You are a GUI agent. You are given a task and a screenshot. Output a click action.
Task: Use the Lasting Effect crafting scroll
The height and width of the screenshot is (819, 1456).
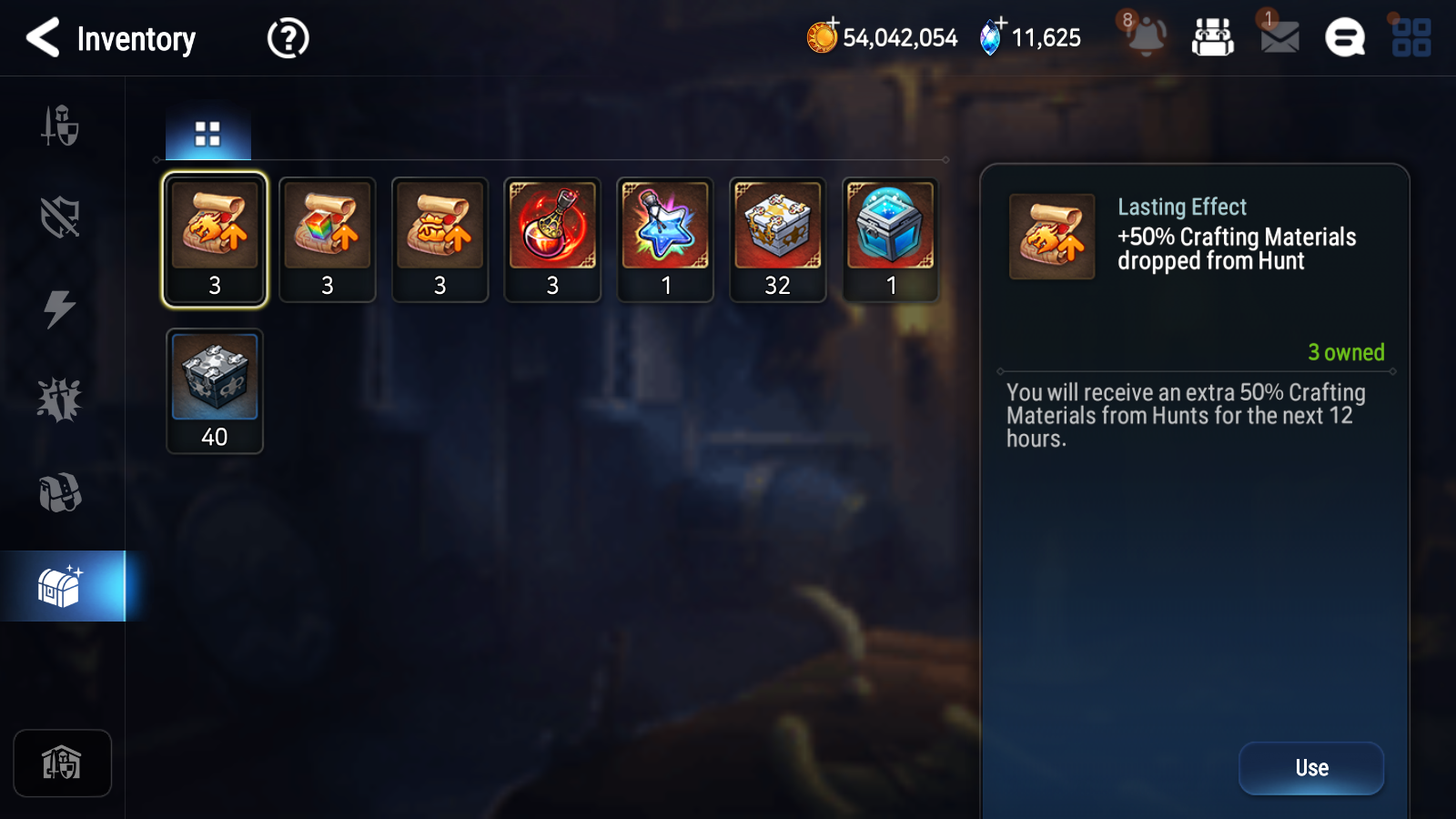coord(1310,768)
